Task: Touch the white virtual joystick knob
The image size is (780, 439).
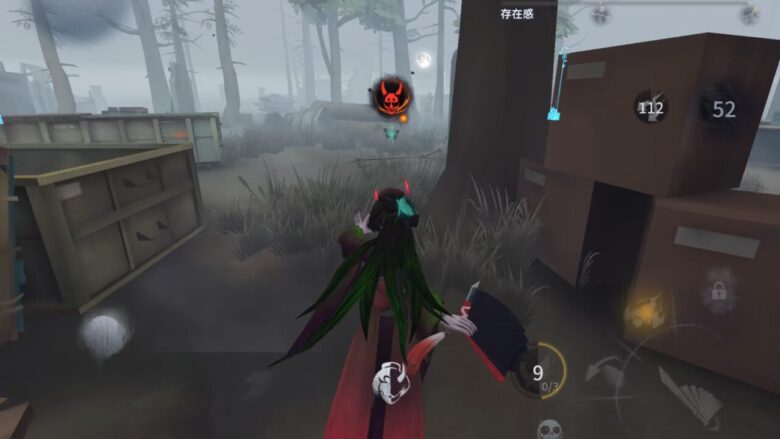Action: coord(104,334)
